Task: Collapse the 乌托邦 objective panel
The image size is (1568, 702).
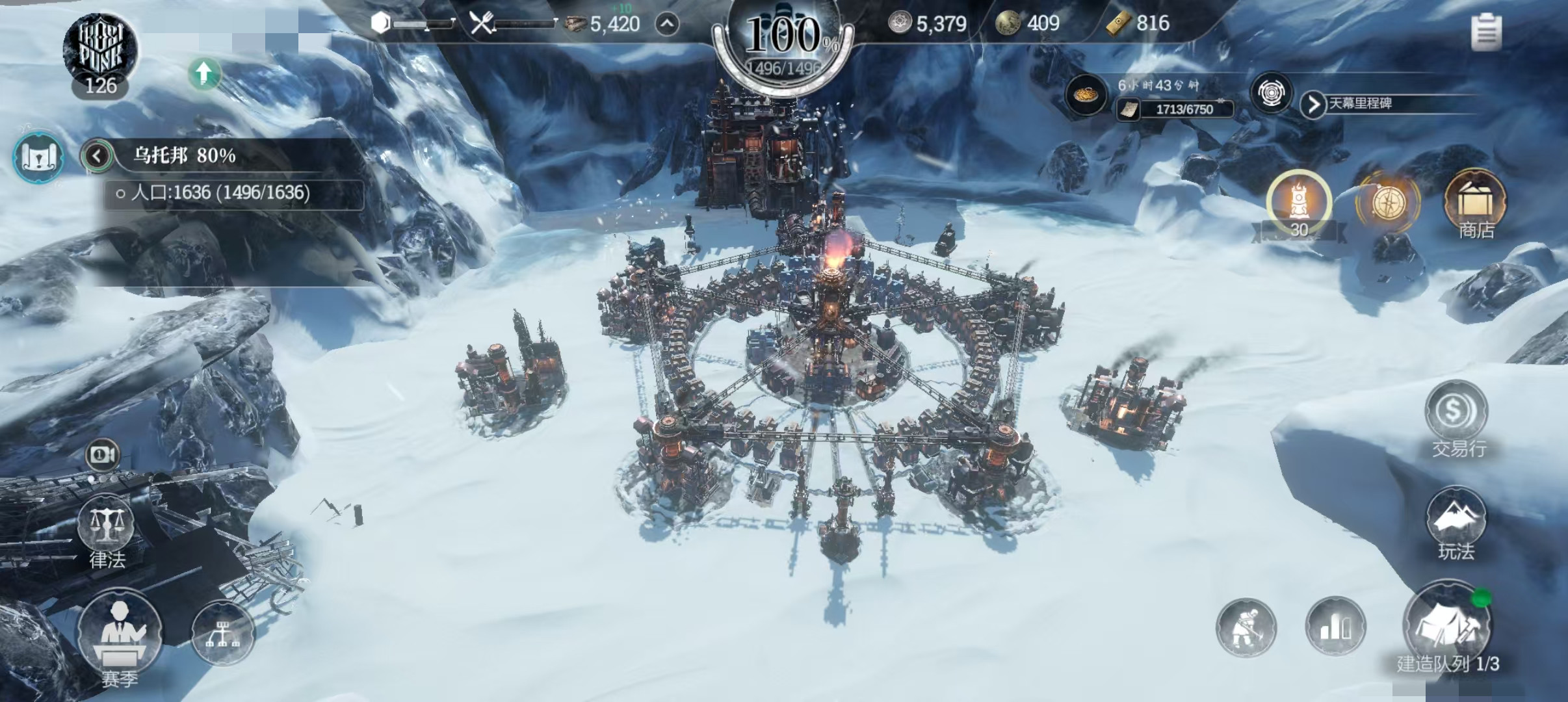Action: pyautogui.click(x=98, y=156)
